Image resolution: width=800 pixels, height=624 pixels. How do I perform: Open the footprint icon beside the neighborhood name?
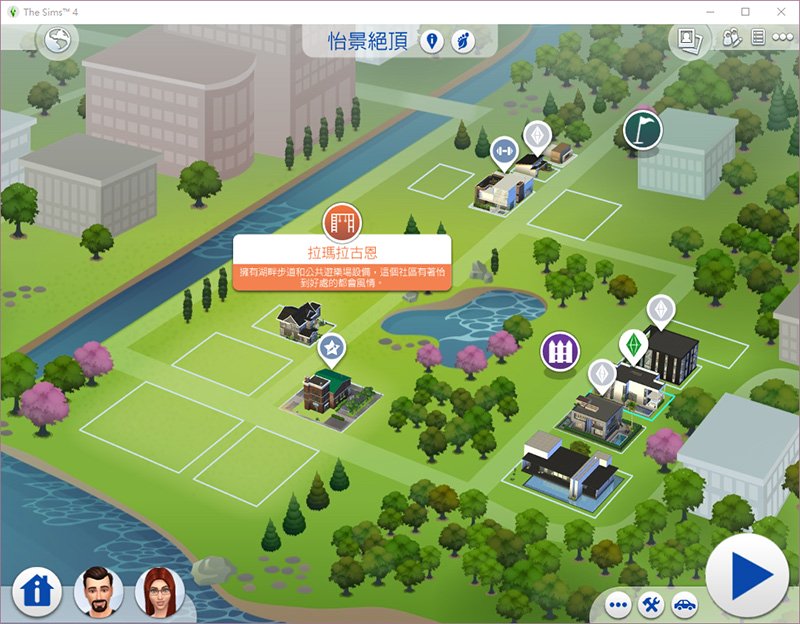(462, 41)
